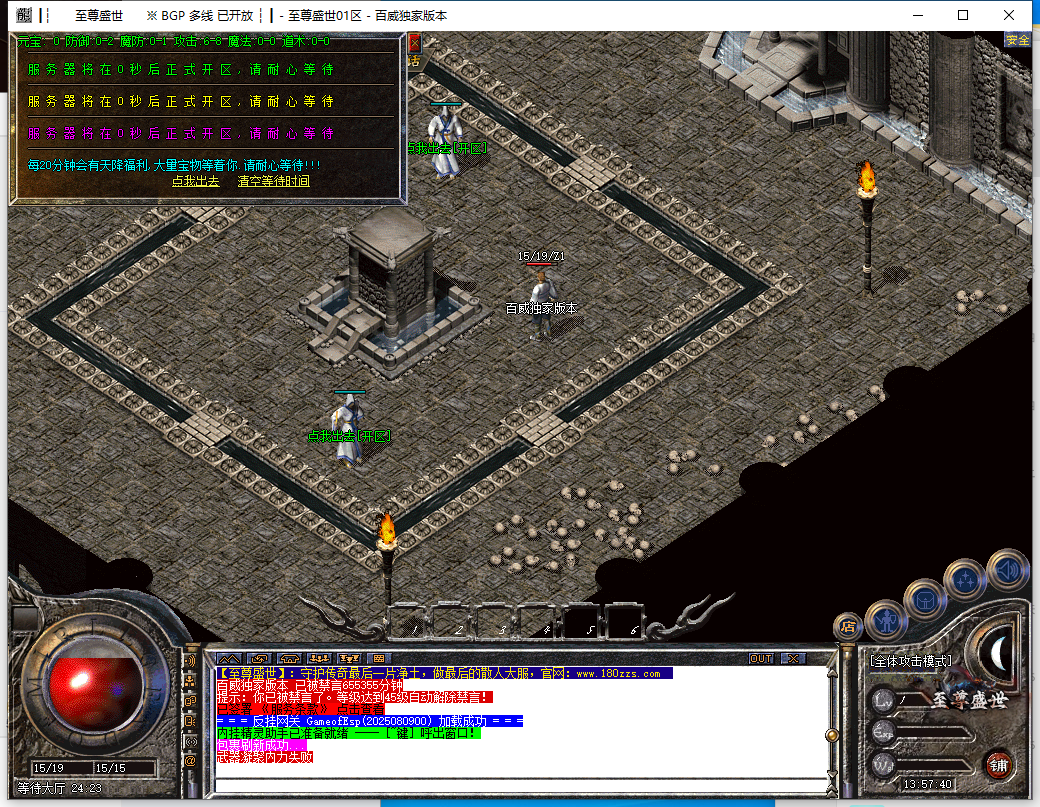Click the 点我出去 link in the dialog

tap(195, 181)
